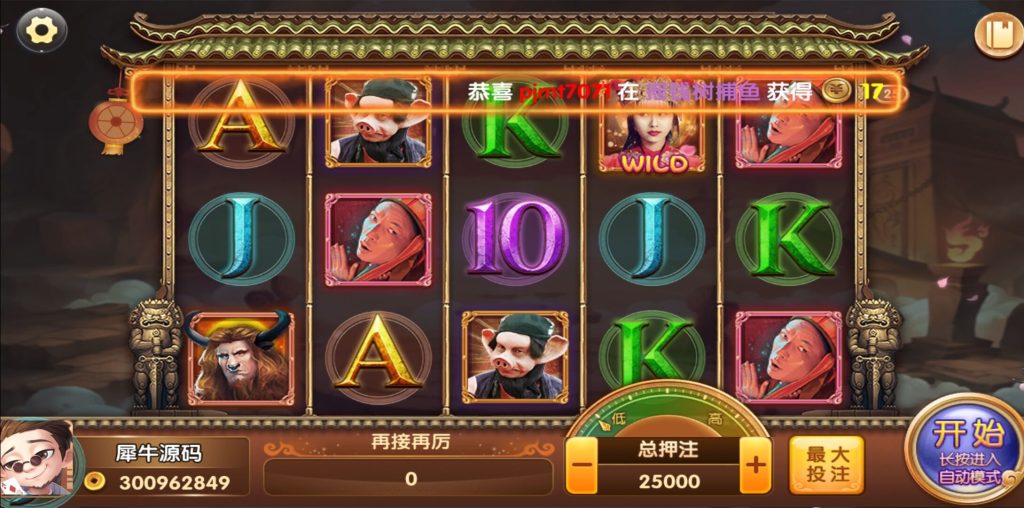Increase total bet with the plus button
1024x508 pixels.
[755, 466]
